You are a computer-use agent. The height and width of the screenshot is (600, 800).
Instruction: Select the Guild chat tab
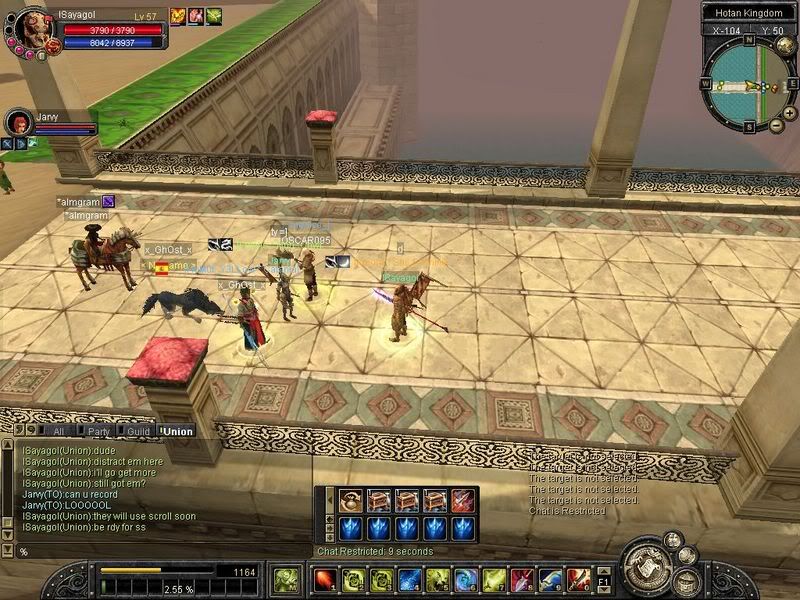click(137, 431)
